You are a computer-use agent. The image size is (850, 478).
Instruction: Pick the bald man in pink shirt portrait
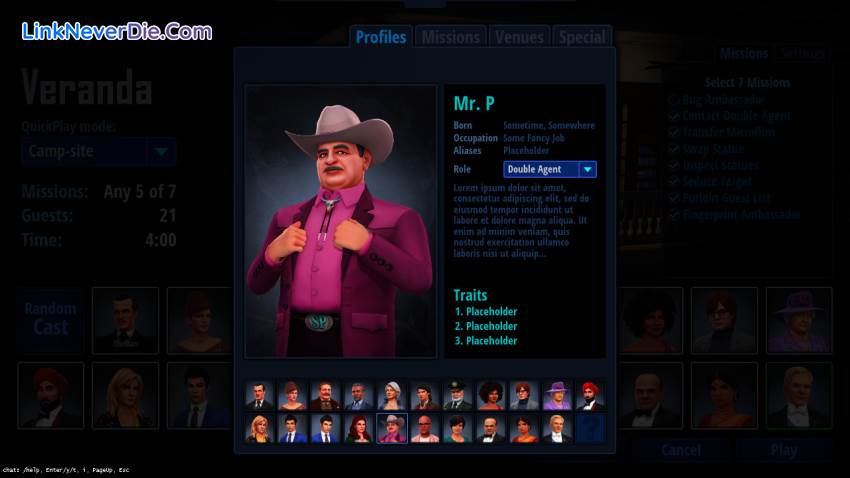424,429
